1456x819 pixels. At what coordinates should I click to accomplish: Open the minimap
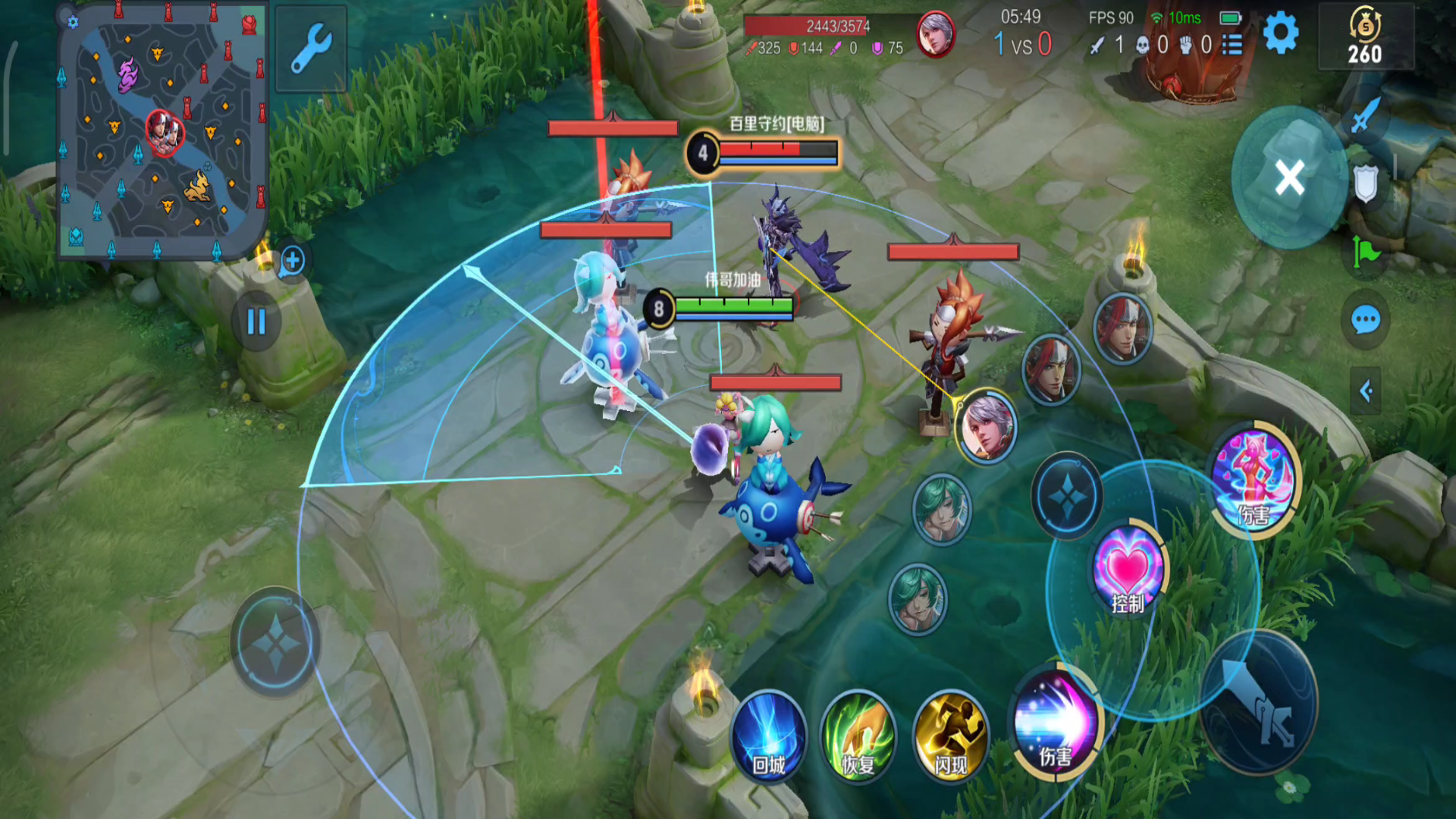click(x=163, y=130)
